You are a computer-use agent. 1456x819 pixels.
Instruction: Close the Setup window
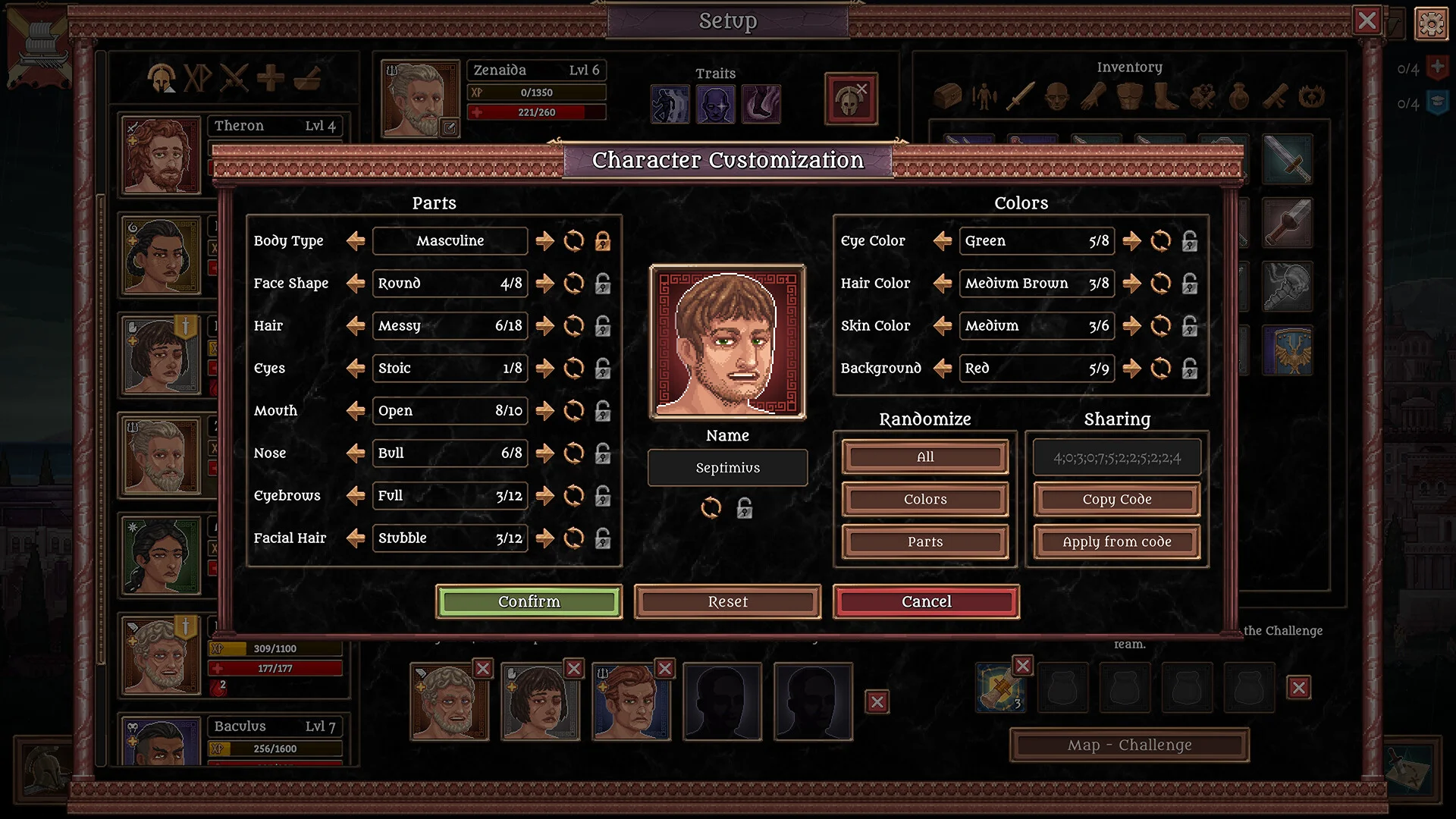point(1367,20)
